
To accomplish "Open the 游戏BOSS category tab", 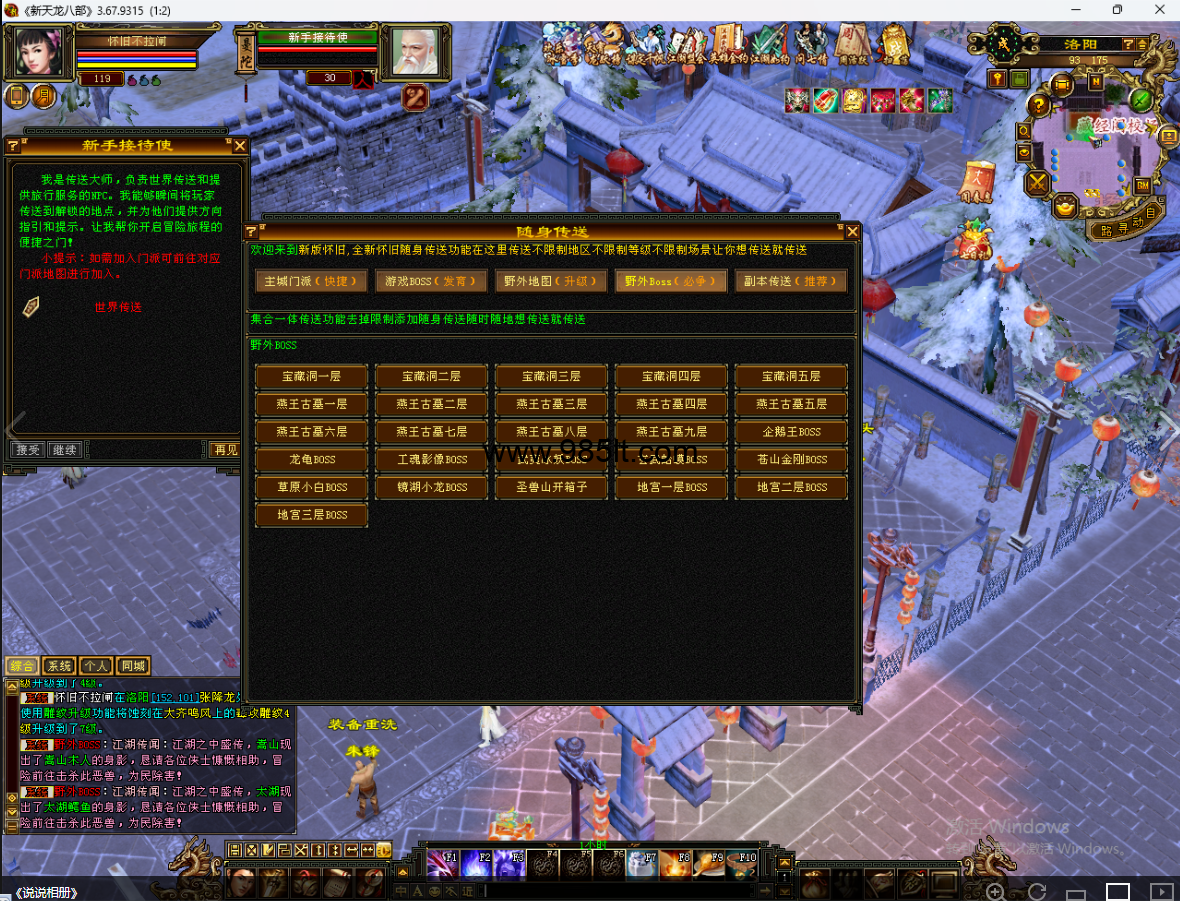I will click(431, 282).
